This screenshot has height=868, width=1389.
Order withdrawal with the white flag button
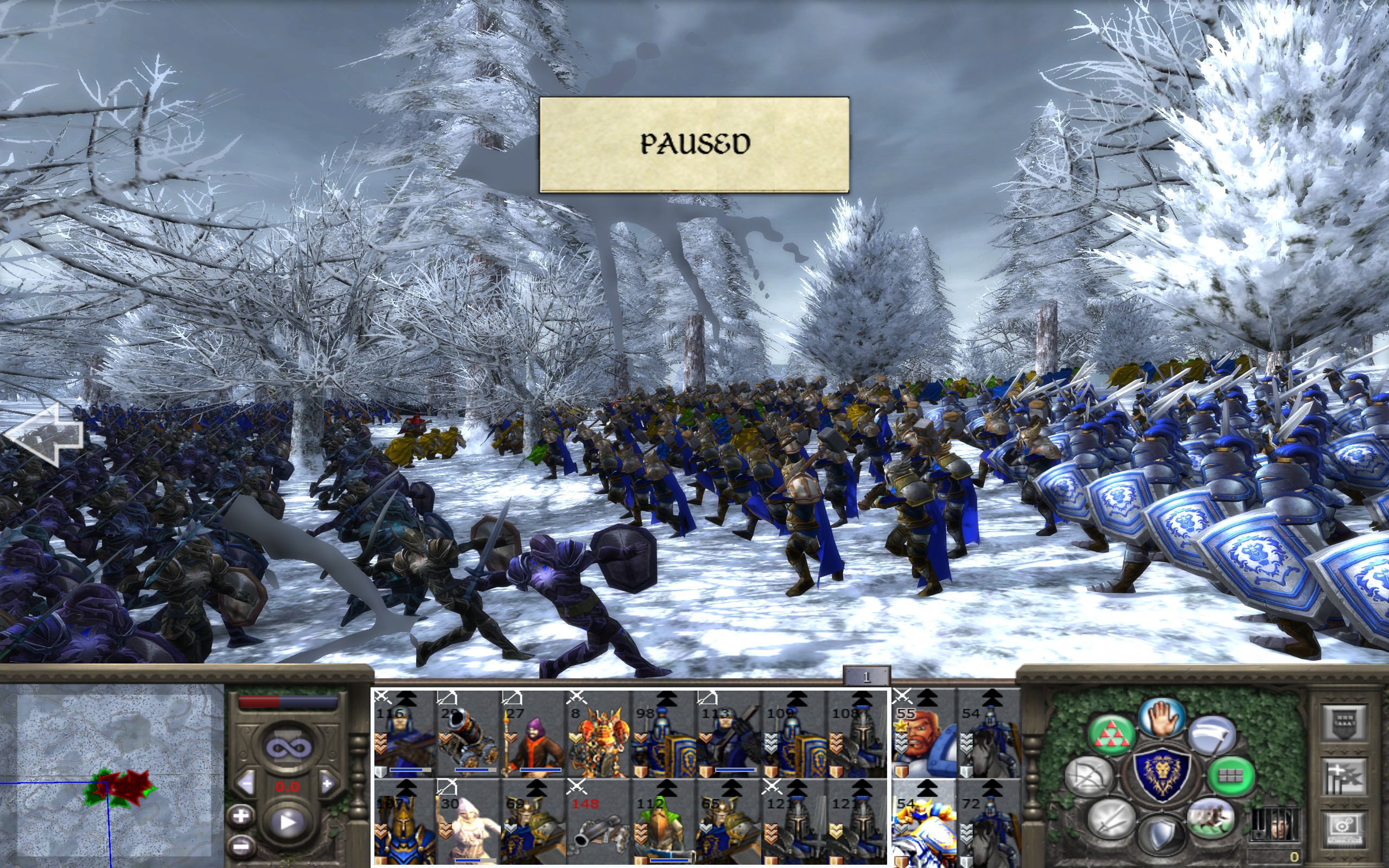[x=1212, y=737]
